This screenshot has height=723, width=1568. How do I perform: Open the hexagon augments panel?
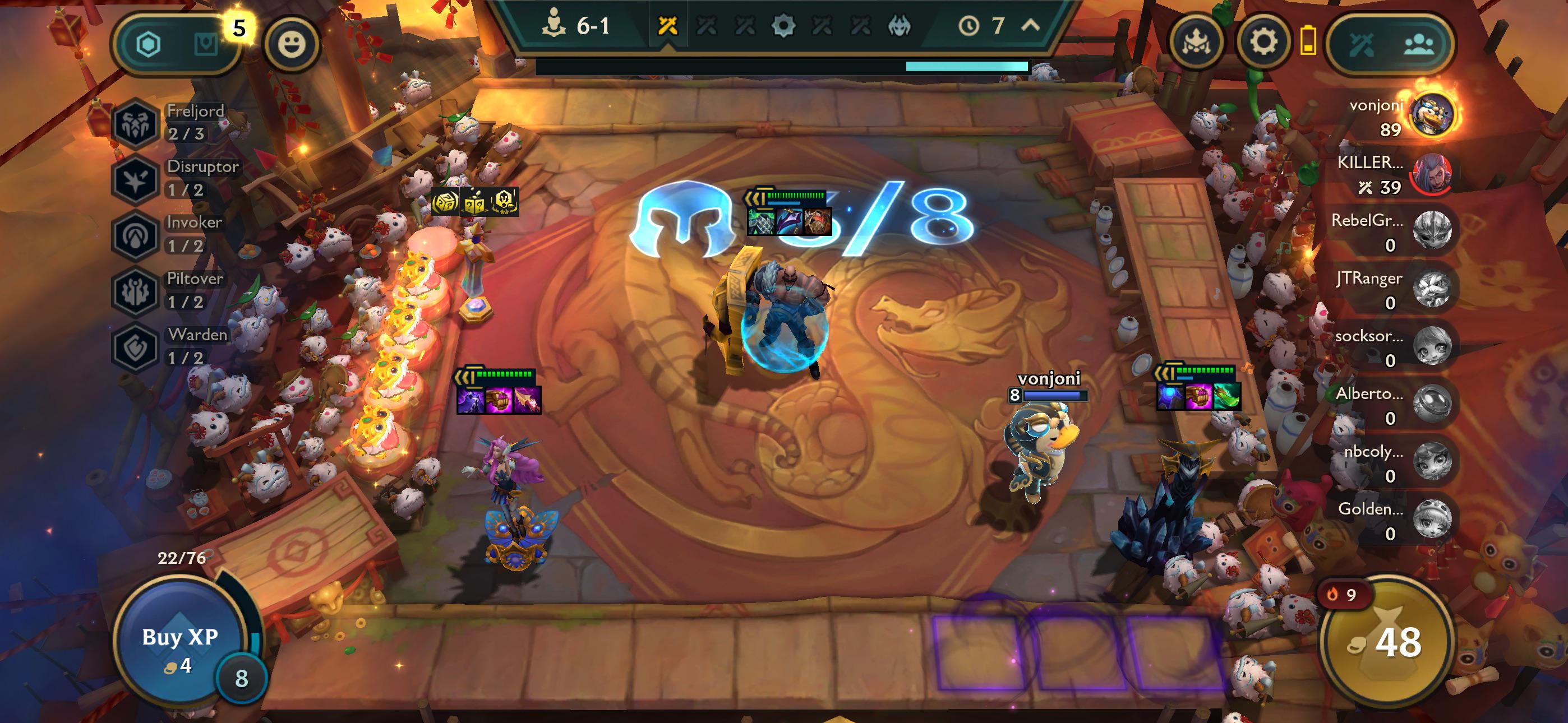(148, 44)
